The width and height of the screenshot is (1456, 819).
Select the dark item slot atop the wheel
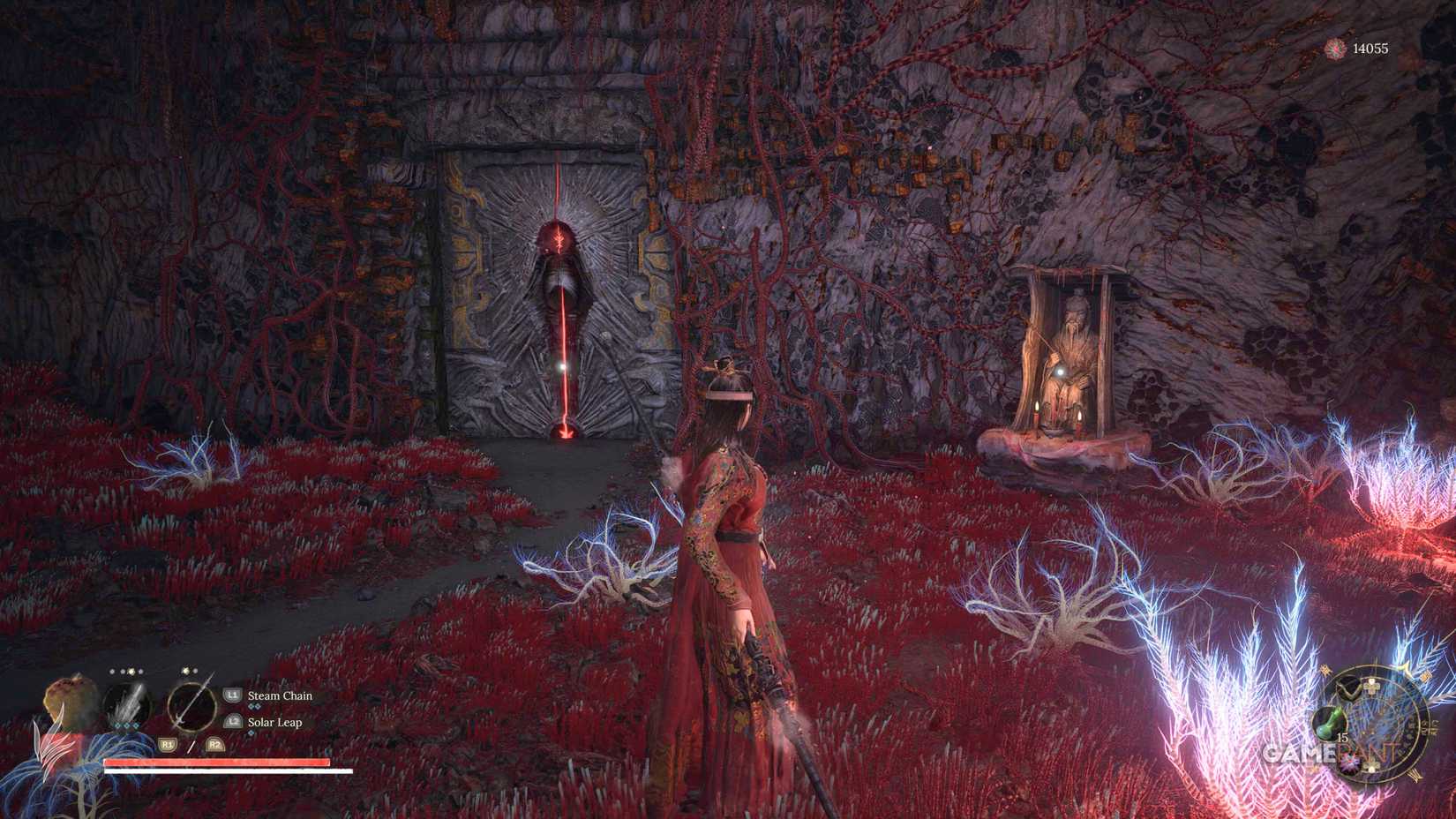tap(1349, 688)
